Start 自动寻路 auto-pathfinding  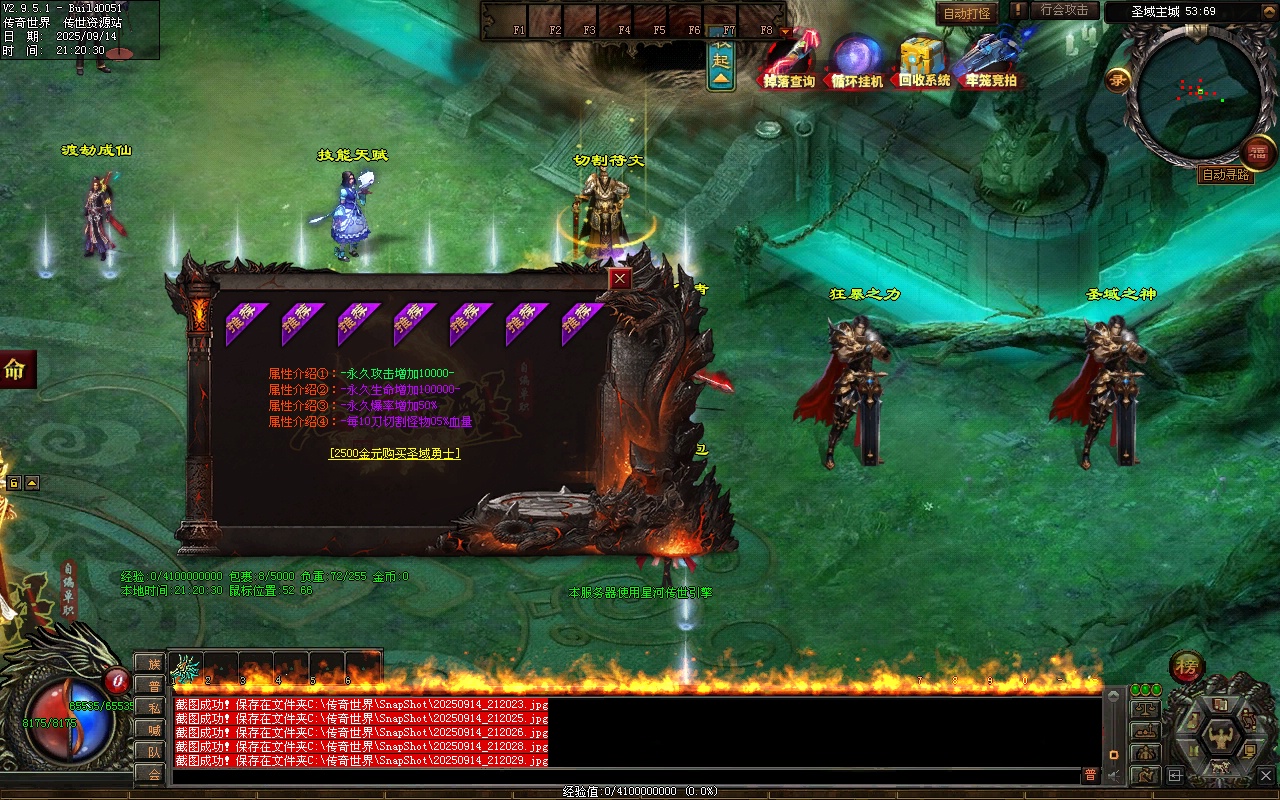[1225, 175]
